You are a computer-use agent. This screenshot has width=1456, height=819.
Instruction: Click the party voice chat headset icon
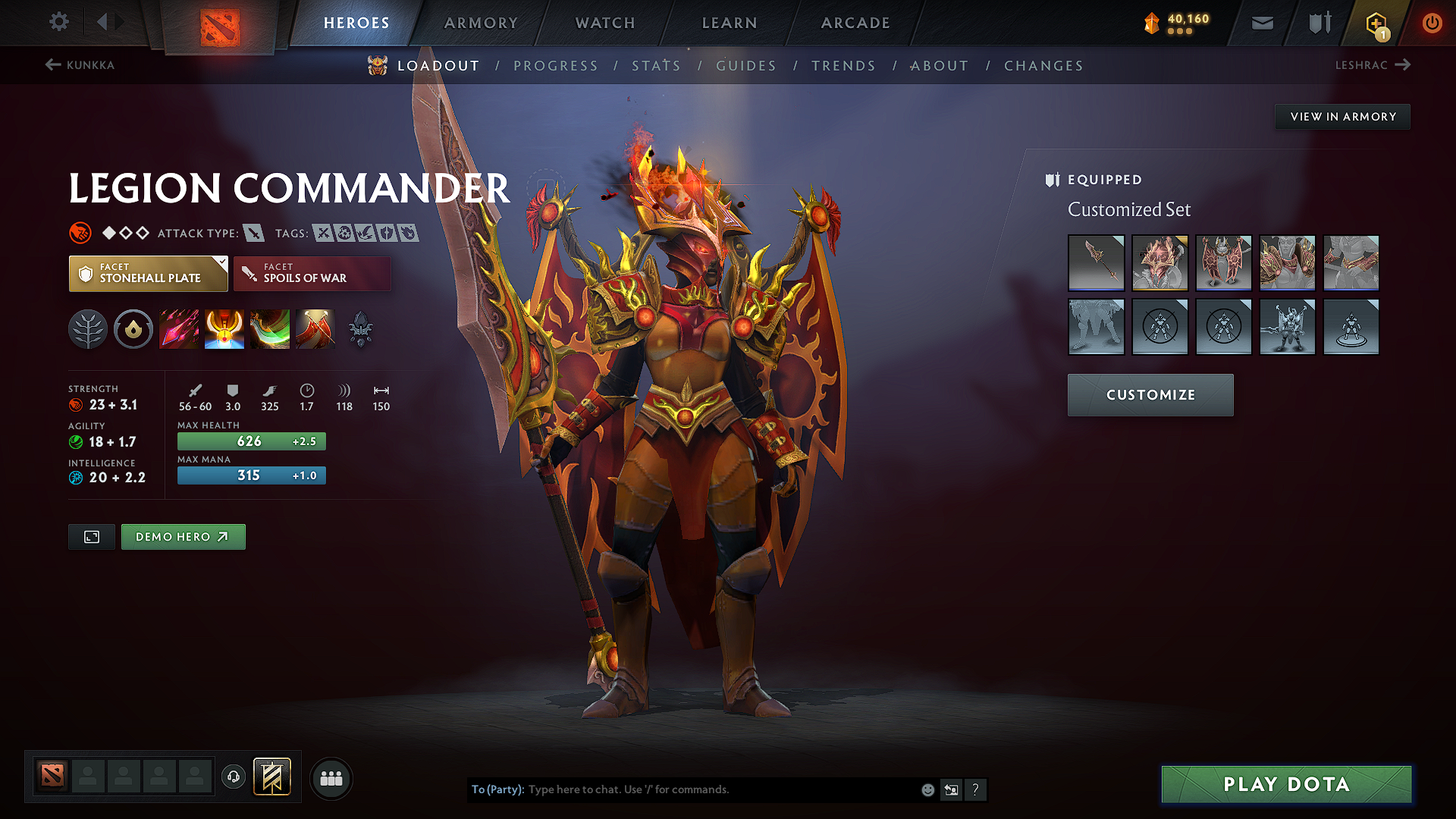coord(233,778)
